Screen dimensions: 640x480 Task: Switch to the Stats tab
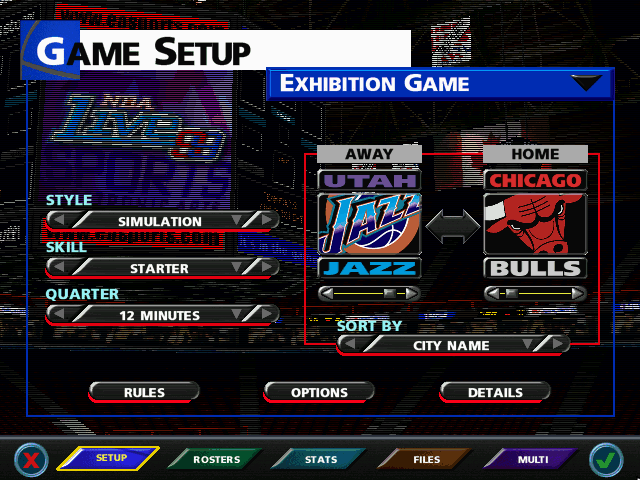[x=320, y=460]
